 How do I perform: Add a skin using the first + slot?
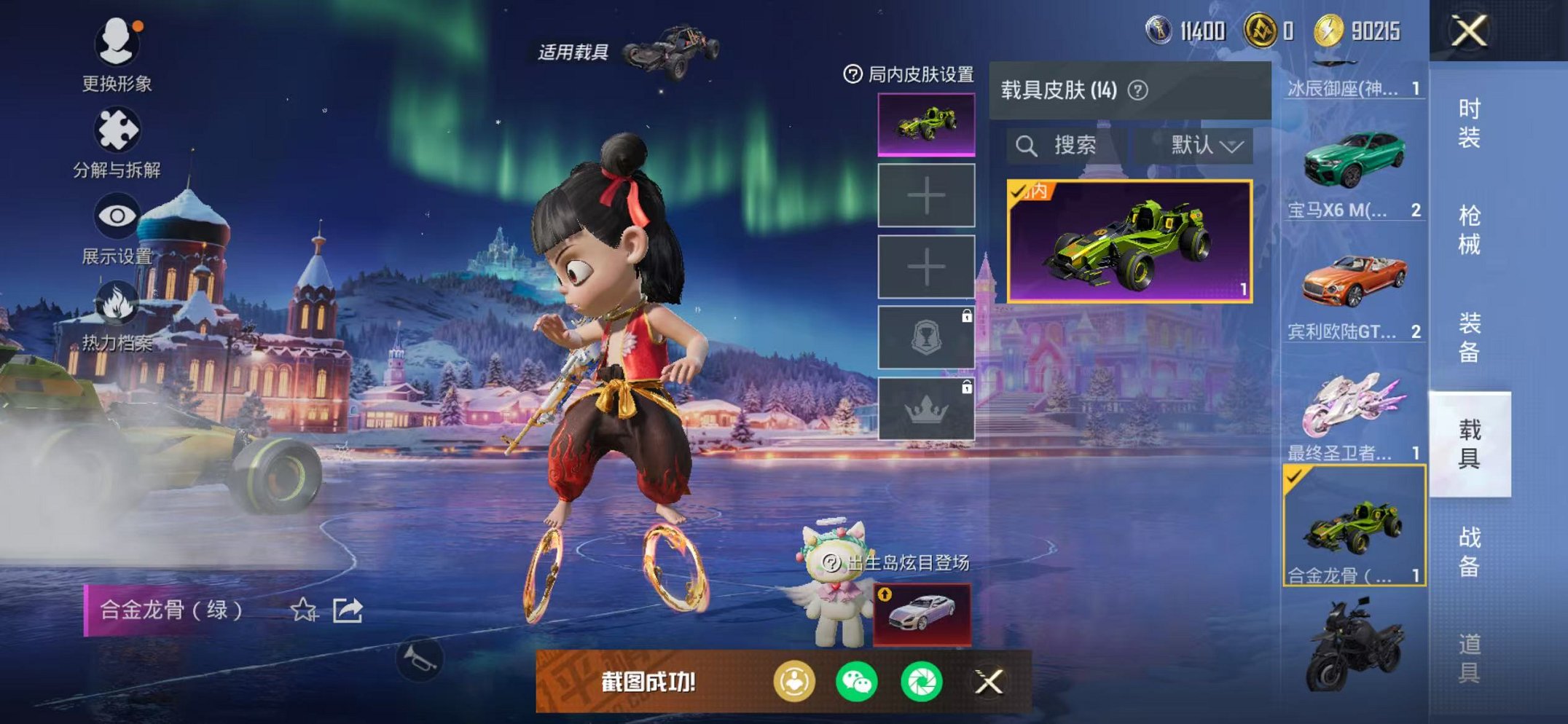(x=926, y=195)
